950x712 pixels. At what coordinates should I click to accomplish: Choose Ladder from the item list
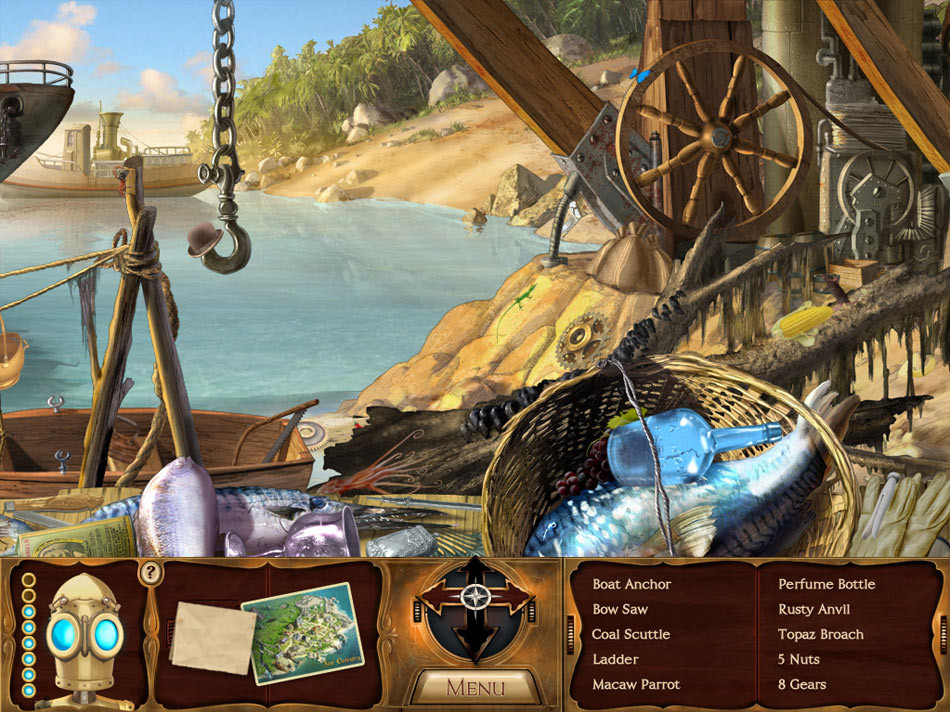tap(615, 659)
